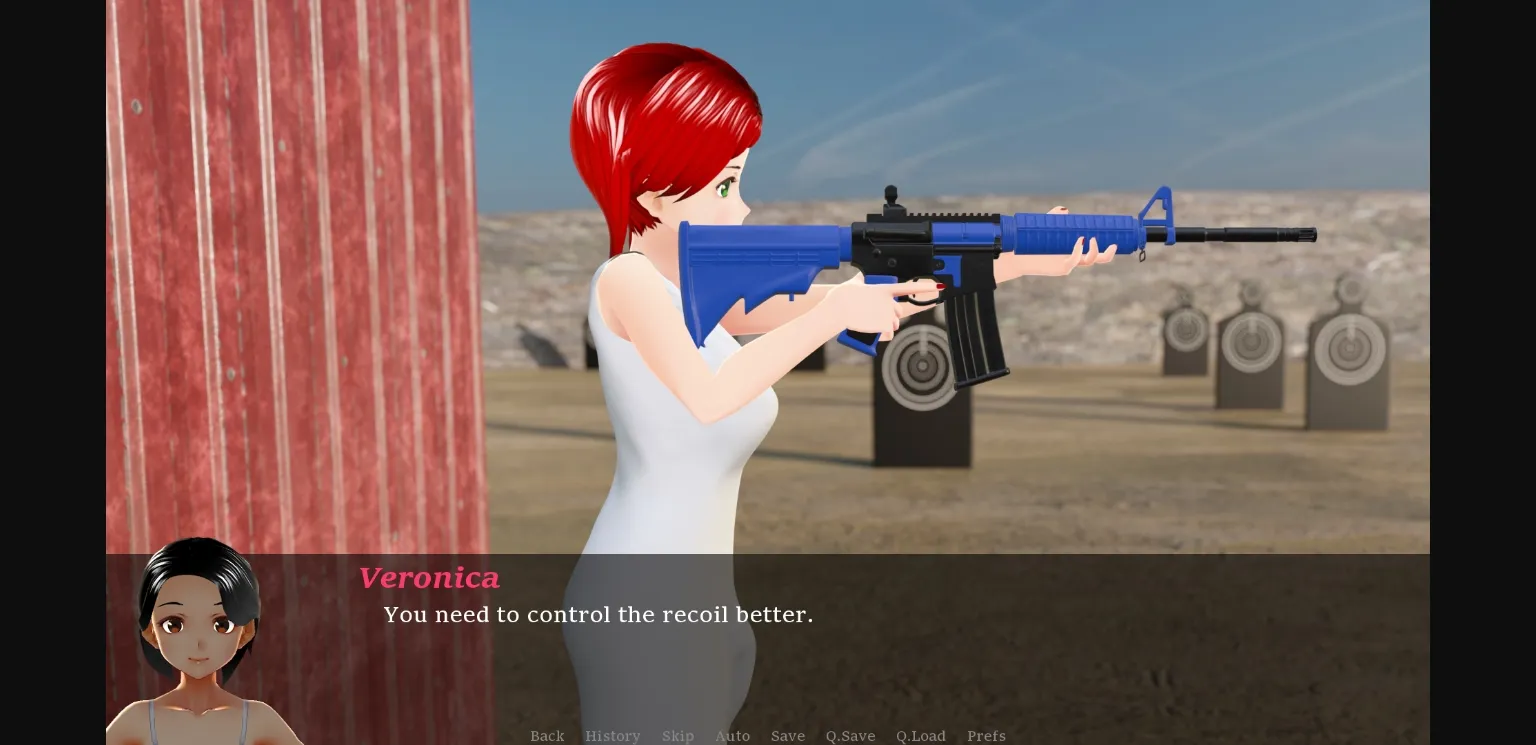Viewport: 1536px width, 745px height.
Task: Click the nearest bullseye target
Action: point(921,365)
